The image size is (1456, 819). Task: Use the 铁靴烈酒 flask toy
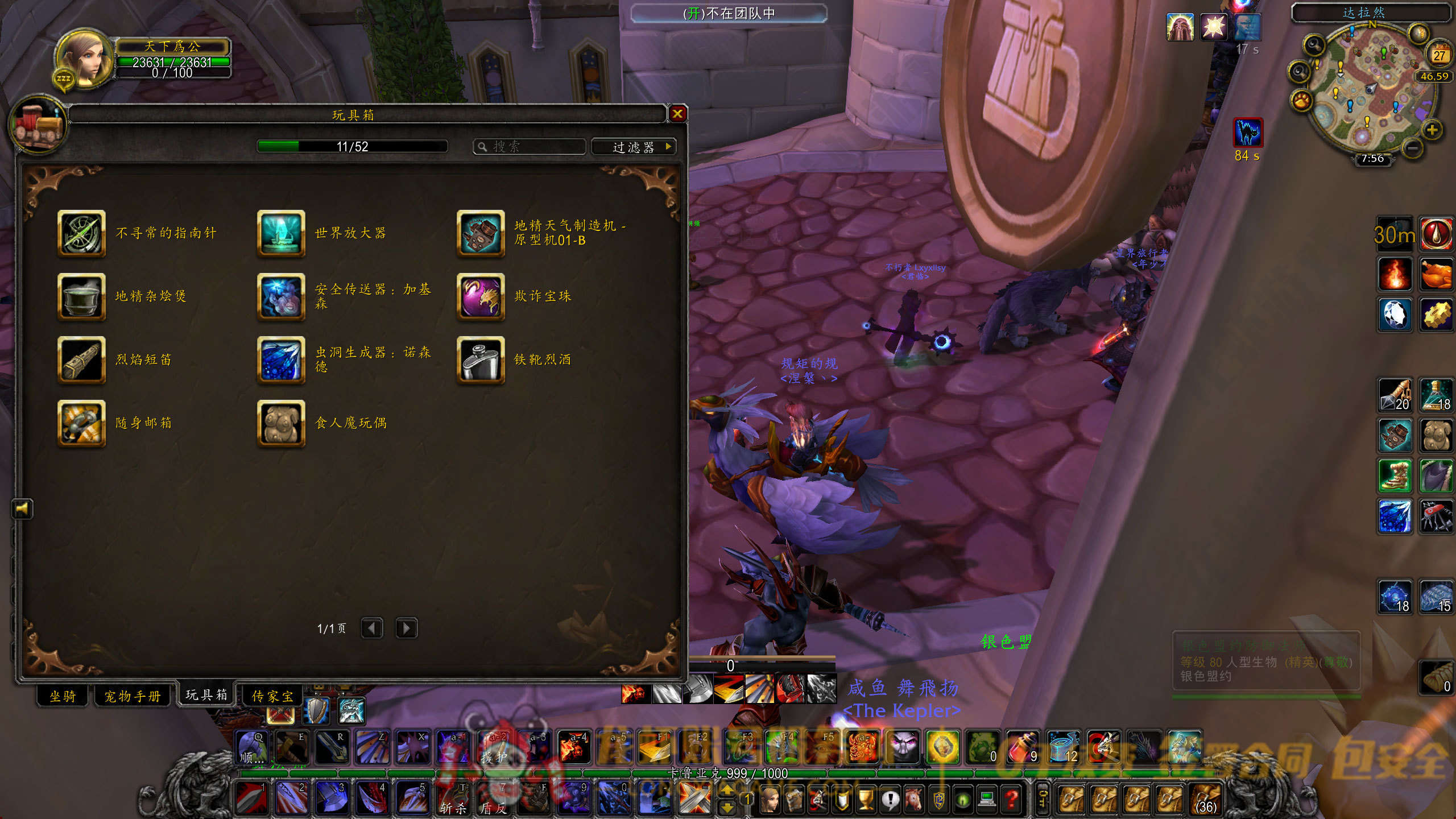point(481,360)
